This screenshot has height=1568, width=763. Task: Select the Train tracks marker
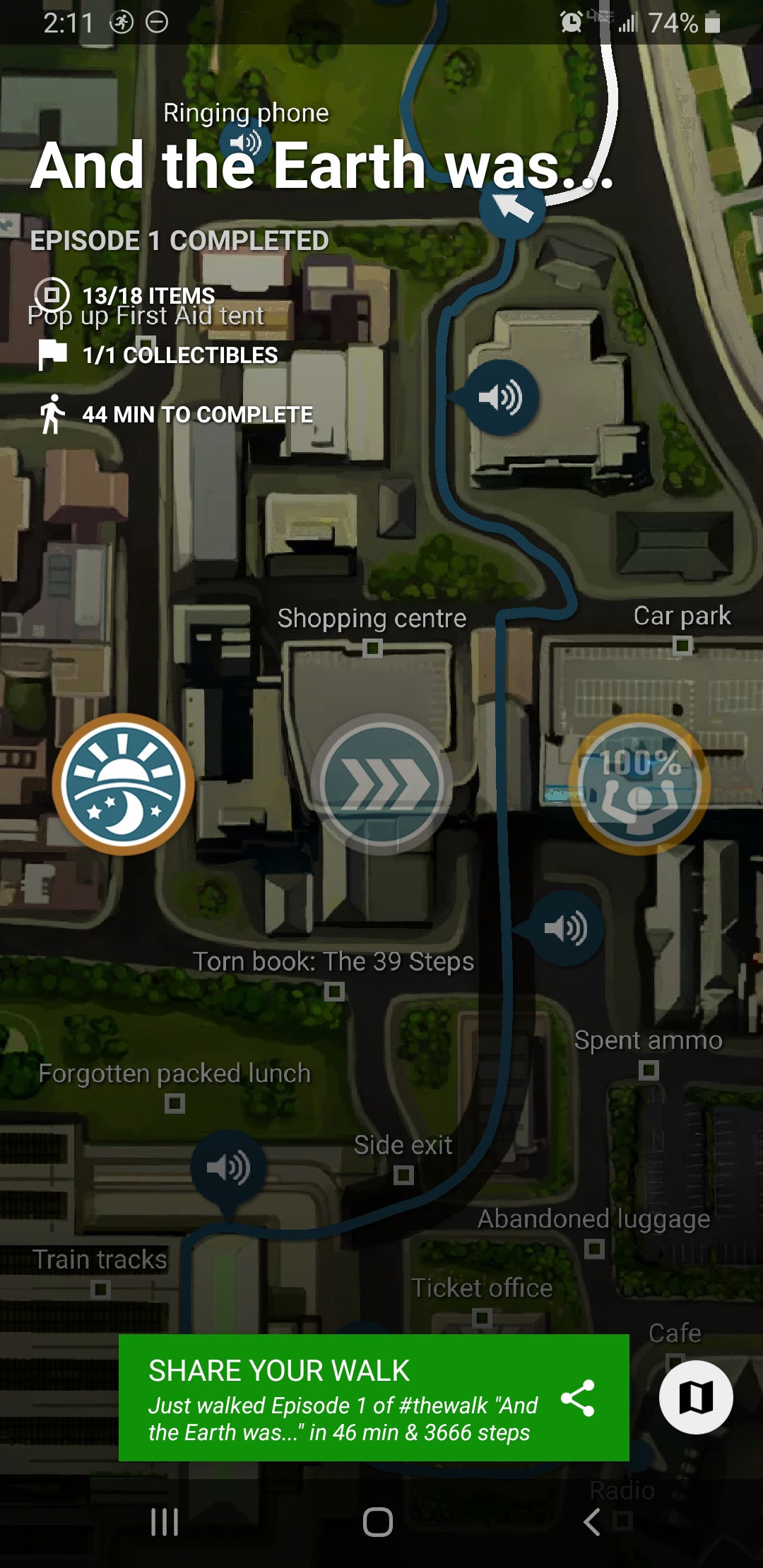[101, 1290]
